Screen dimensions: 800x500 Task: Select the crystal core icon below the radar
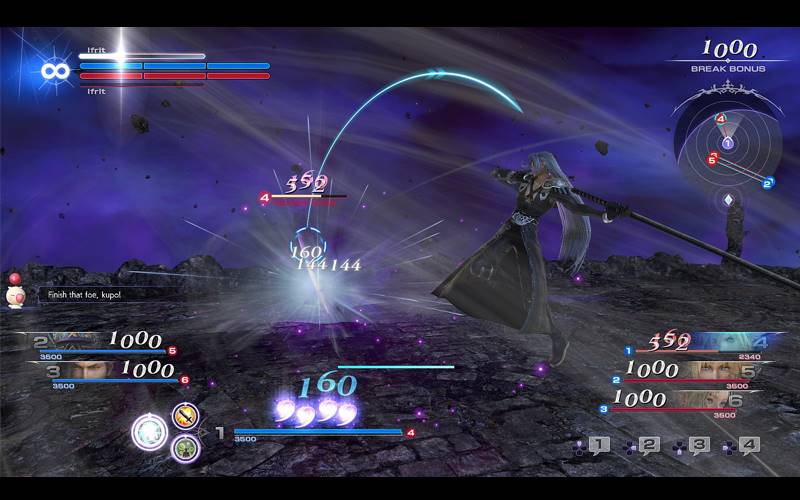coord(728,200)
